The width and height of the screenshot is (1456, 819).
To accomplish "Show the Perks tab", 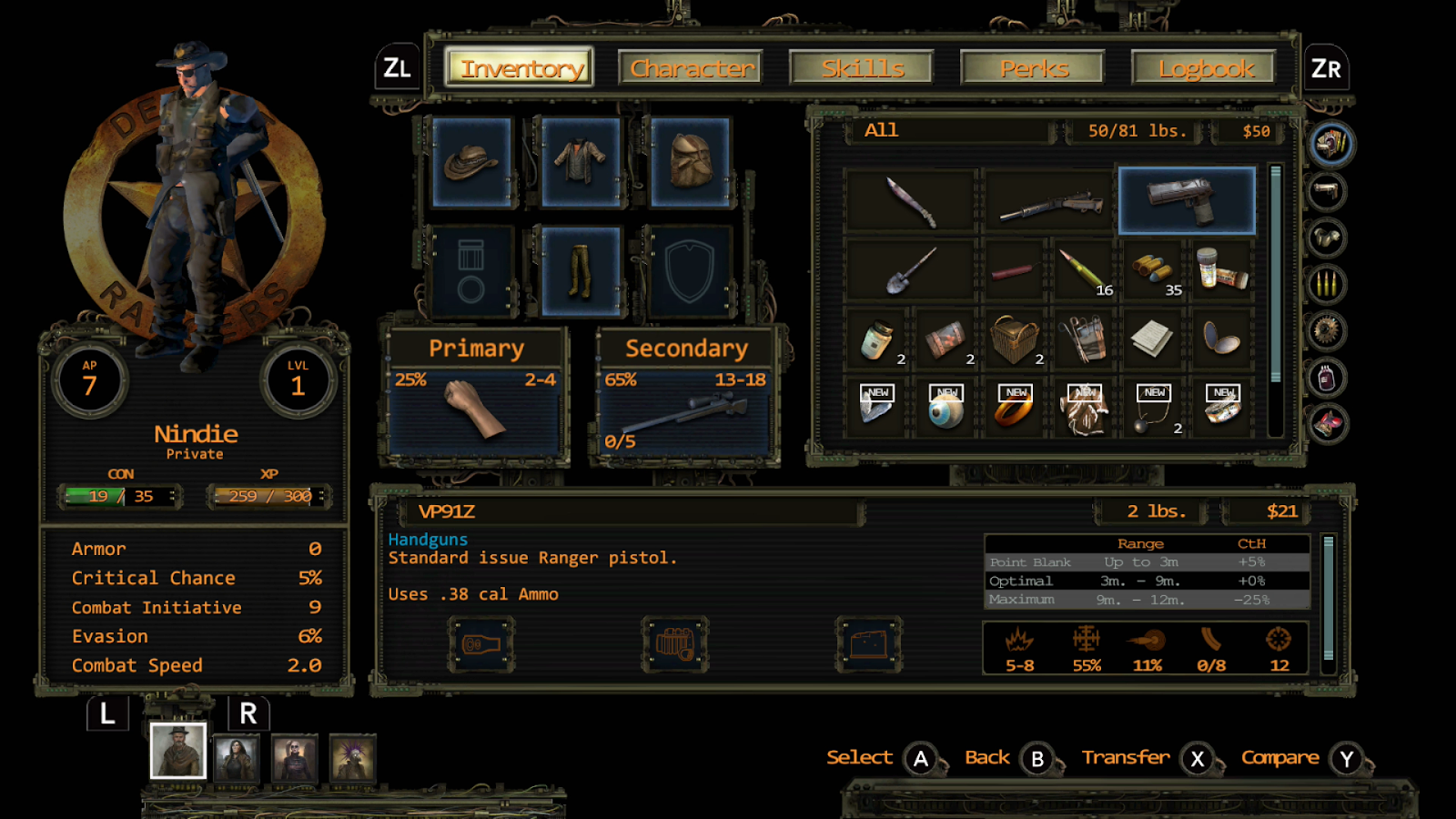I will coord(1033,68).
